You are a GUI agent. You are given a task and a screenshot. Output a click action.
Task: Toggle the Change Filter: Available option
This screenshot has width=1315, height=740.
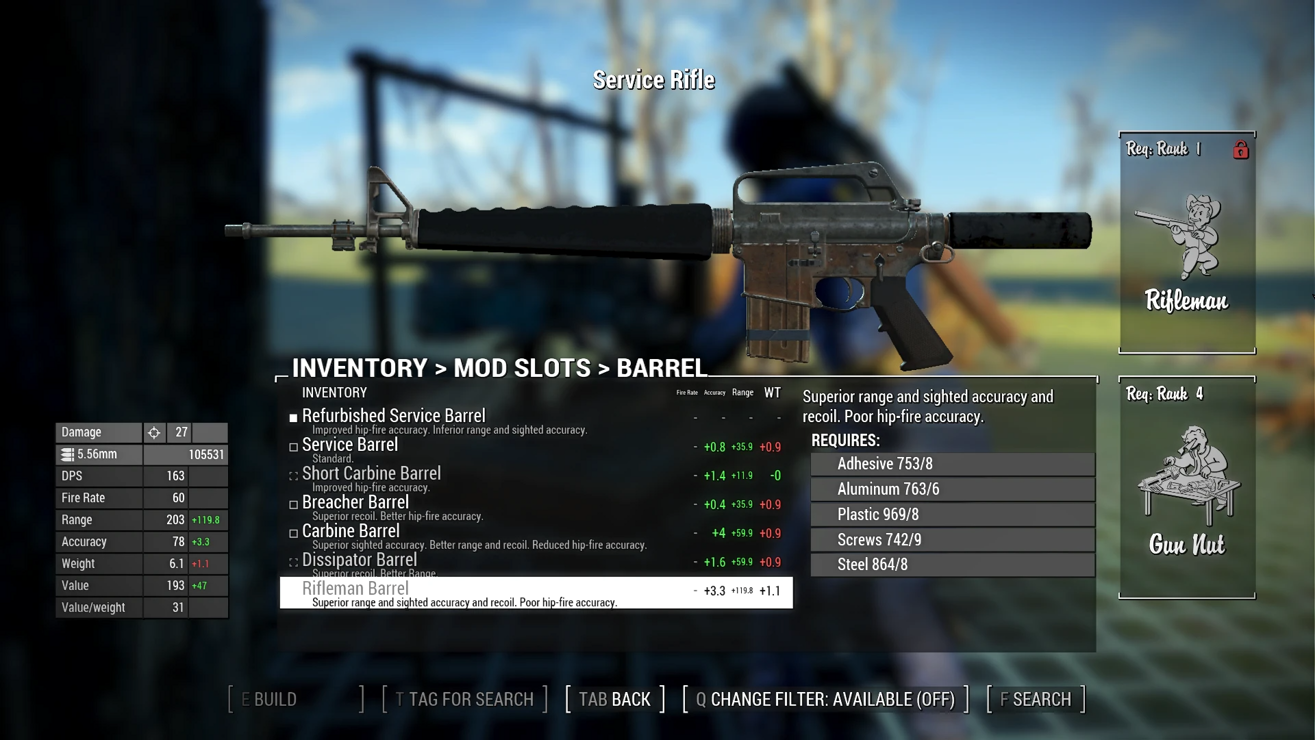[x=826, y=699]
